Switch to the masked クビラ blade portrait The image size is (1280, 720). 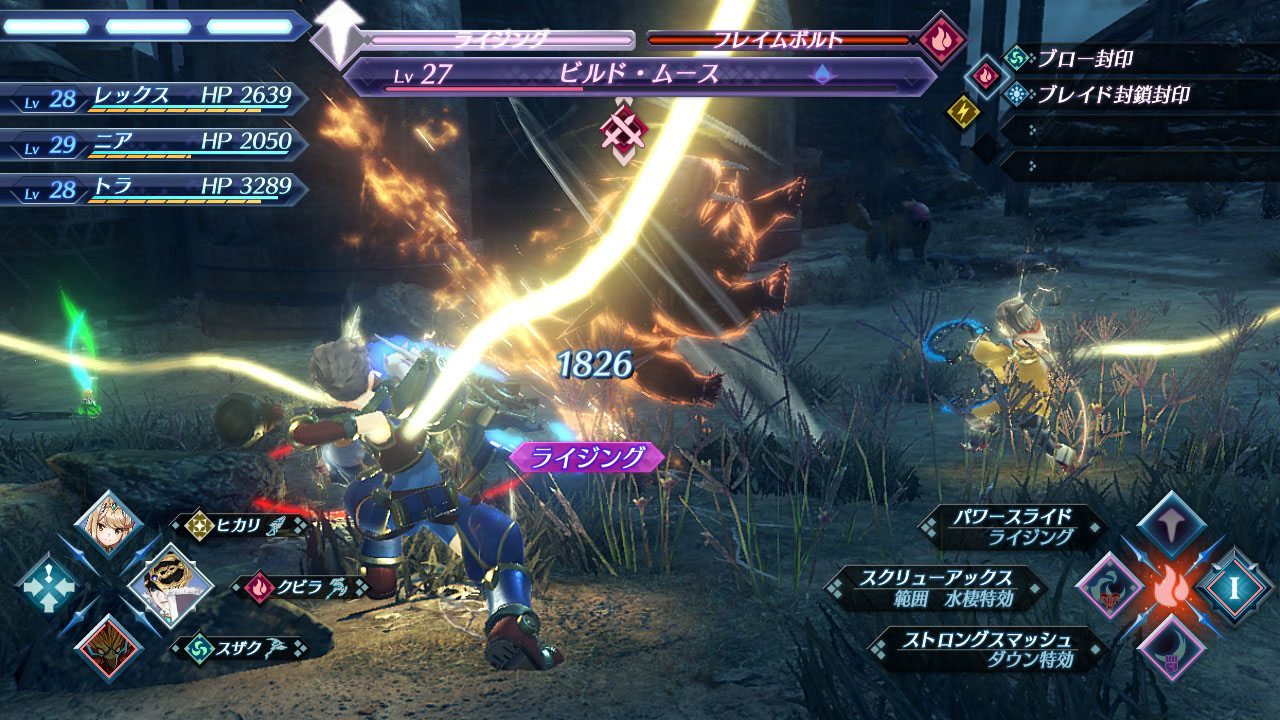click(x=169, y=585)
